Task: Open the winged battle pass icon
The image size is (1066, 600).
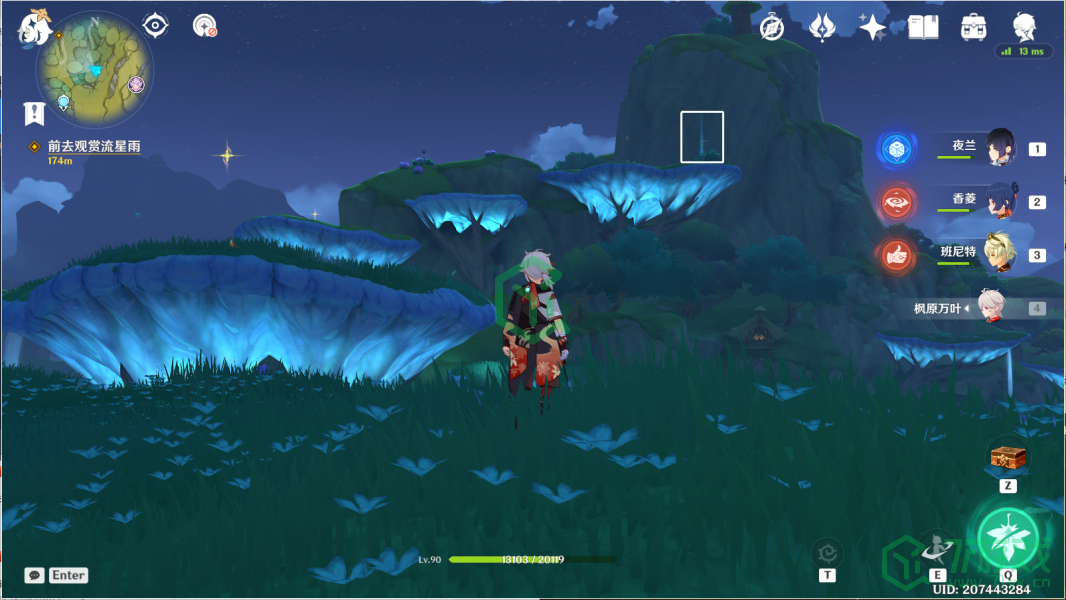Action: click(x=822, y=28)
